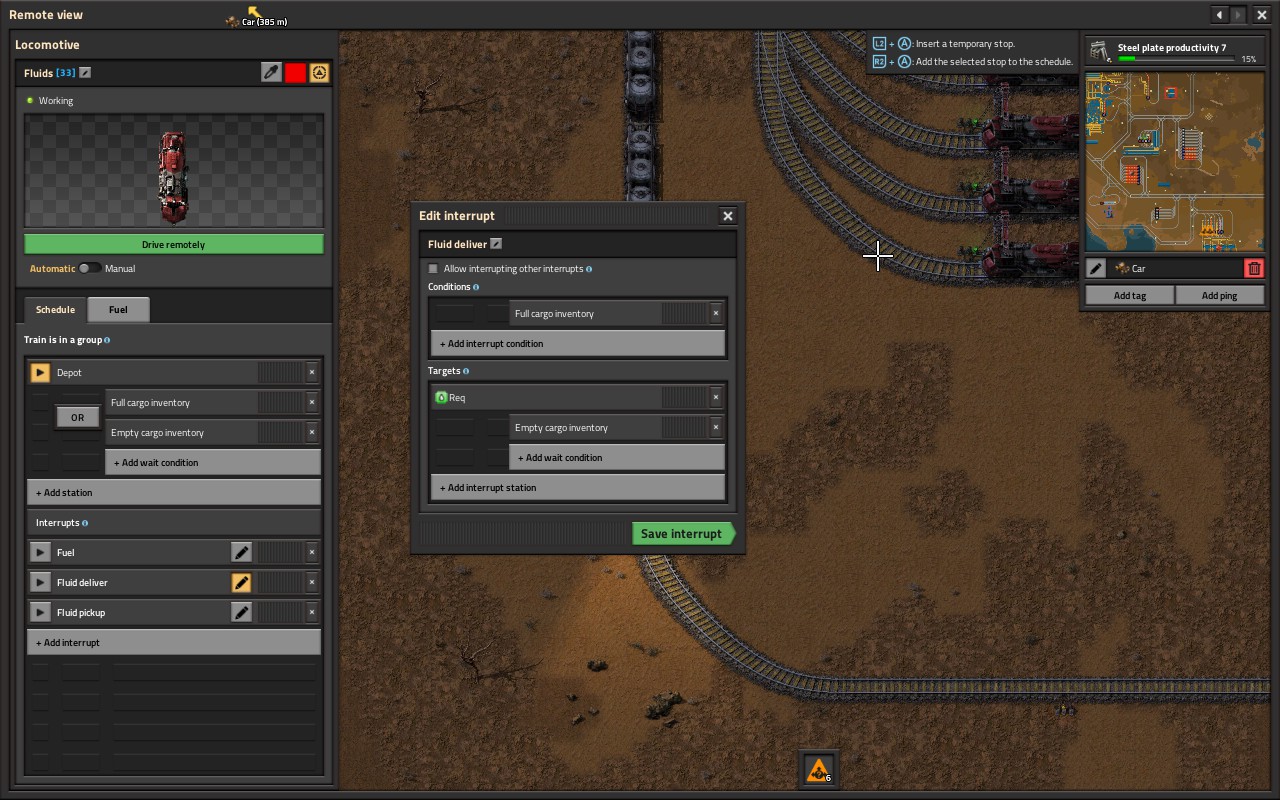
Task: Toggle Allow interrupting other interrupts checkbox
Action: click(x=433, y=269)
